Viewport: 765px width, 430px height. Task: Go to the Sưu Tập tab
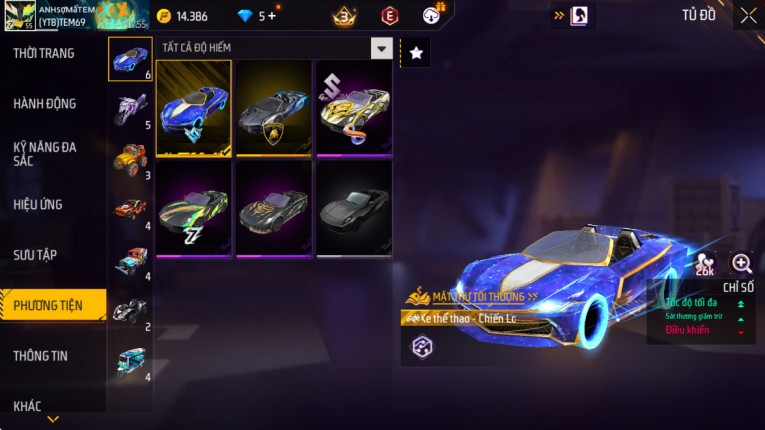(x=35, y=255)
